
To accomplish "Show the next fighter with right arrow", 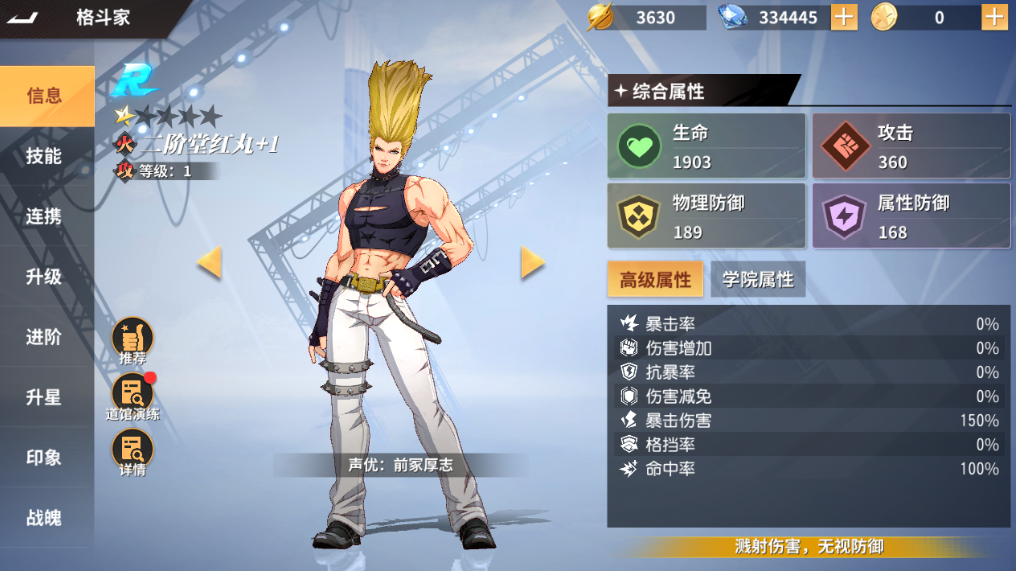I will click(x=532, y=262).
